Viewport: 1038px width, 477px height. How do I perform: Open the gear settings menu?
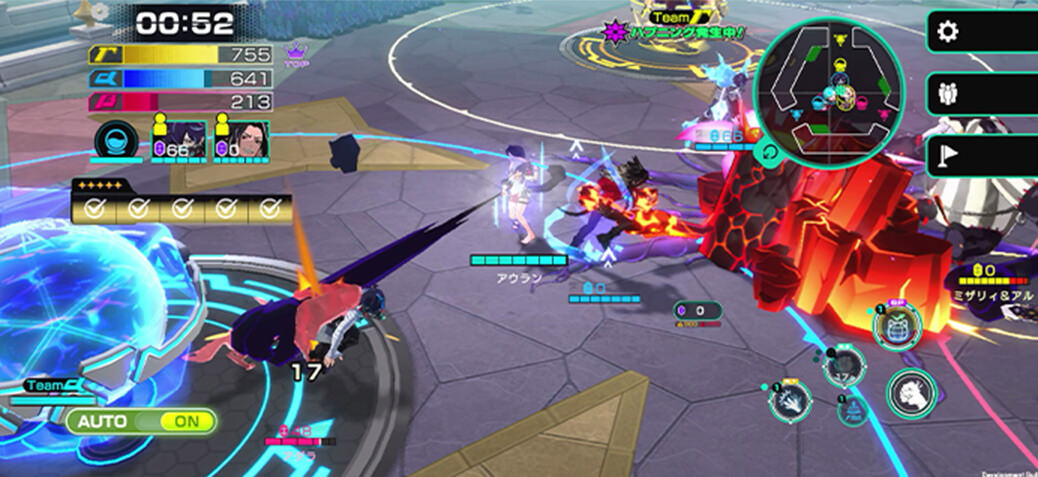coord(945,32)
